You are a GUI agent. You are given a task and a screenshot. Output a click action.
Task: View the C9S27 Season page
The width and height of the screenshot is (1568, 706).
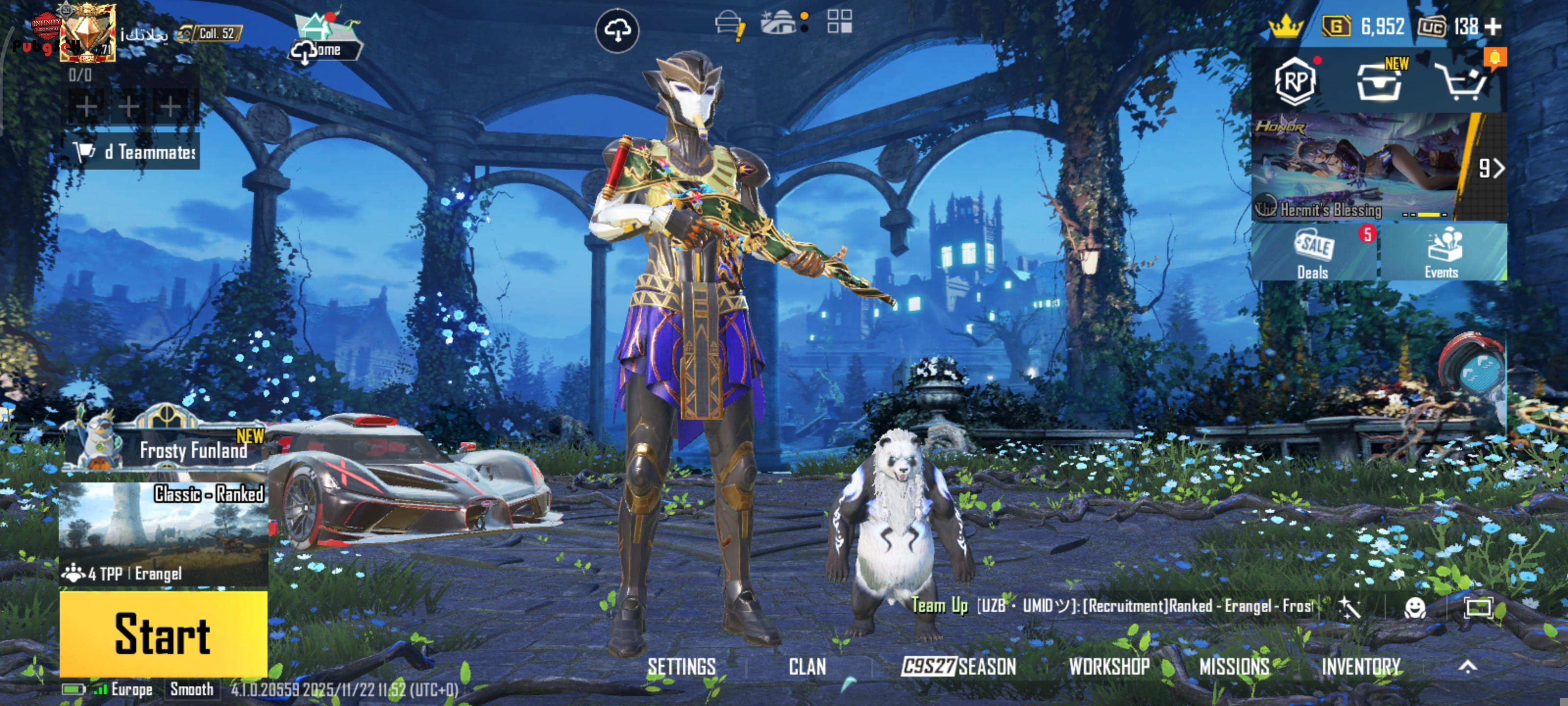(959, 667)
